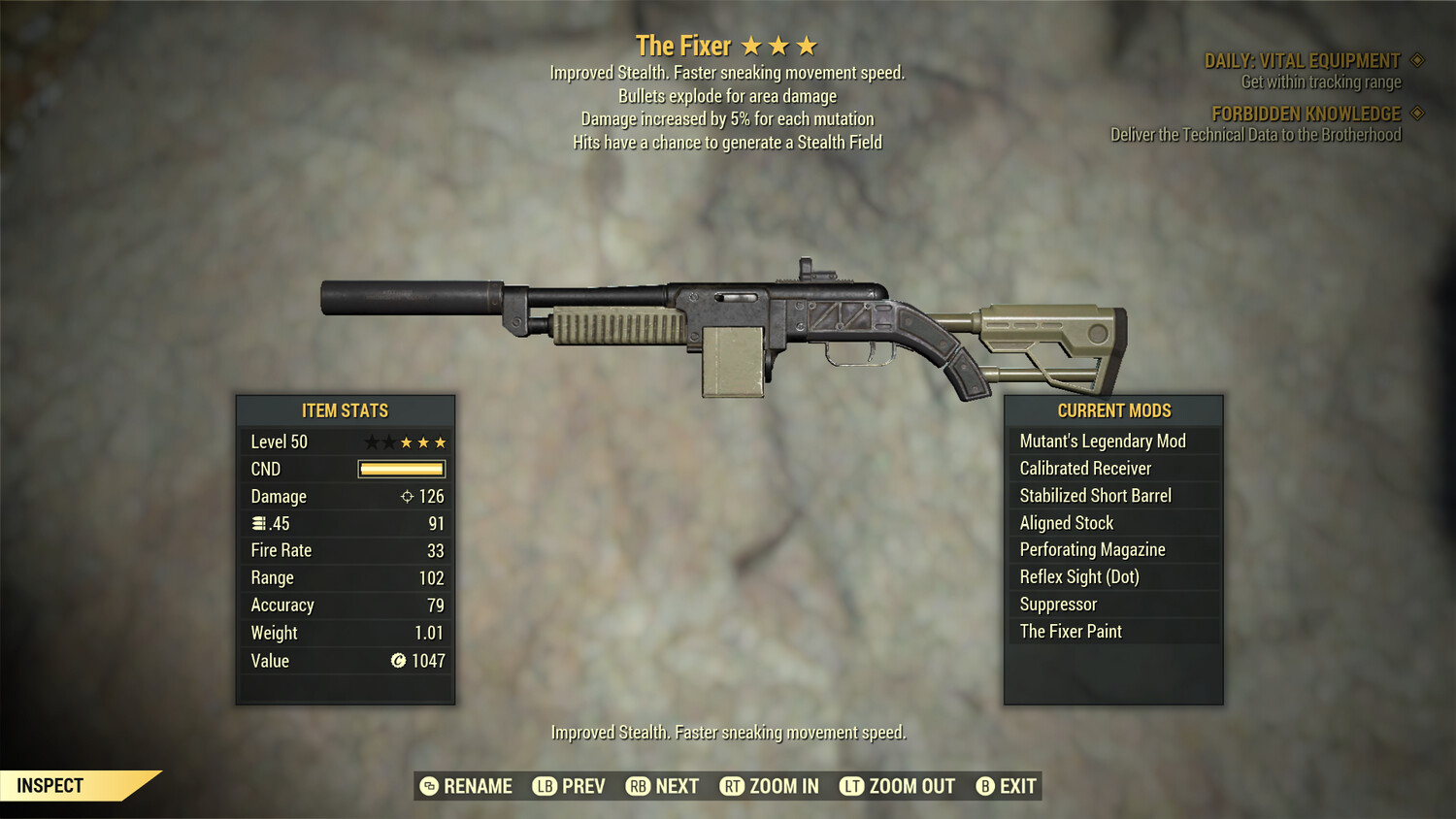
Task: Select the RT Zoom In icon
Action: click(x=731, y=786)
